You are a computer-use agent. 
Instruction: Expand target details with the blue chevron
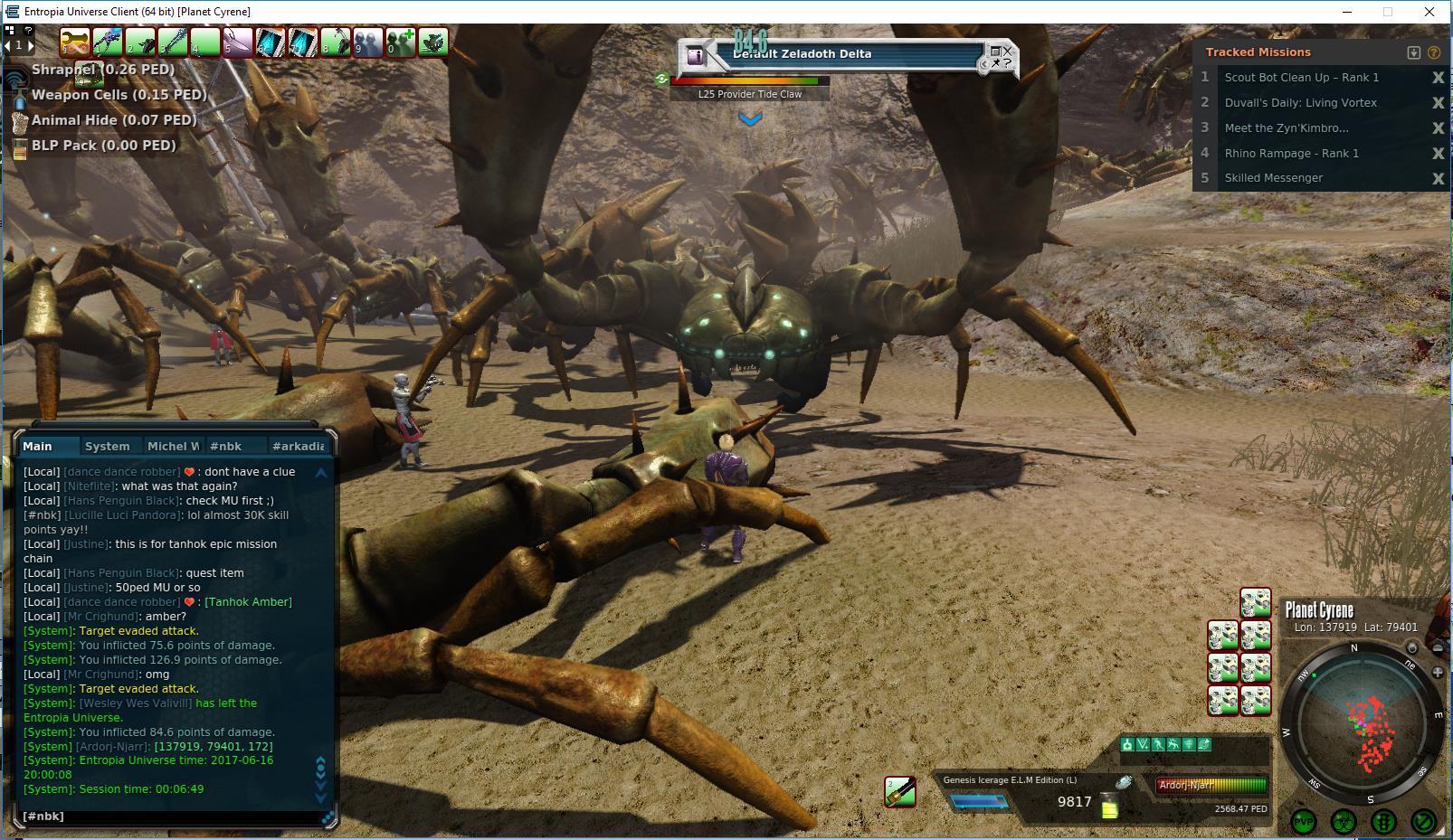pos(750,118)
